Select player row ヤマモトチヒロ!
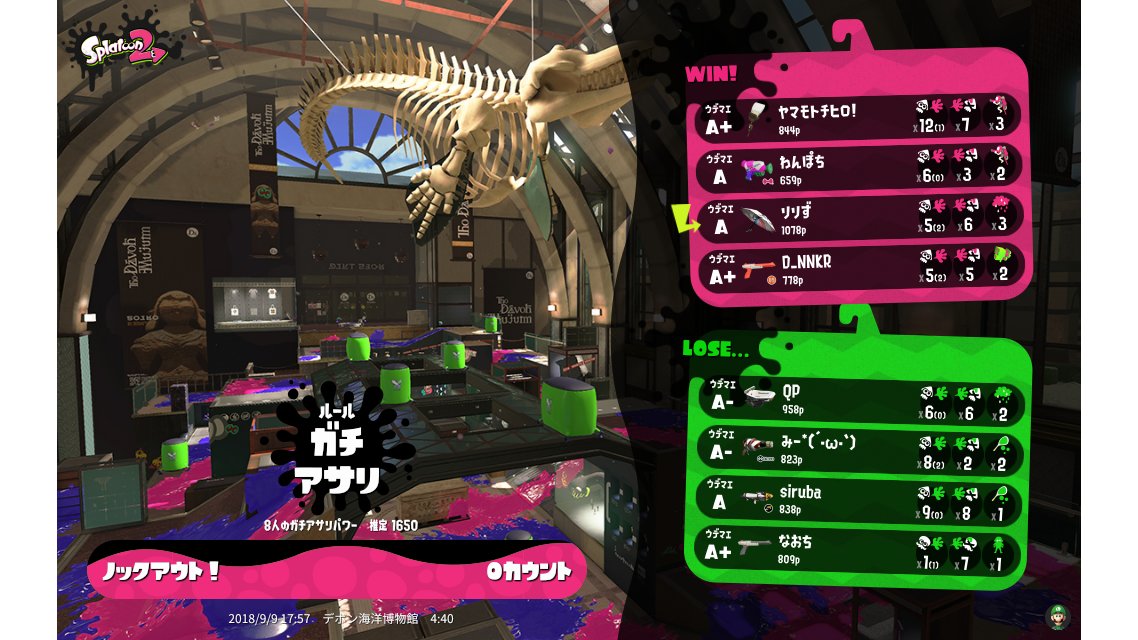1138x640 pixels. [860, 118]
